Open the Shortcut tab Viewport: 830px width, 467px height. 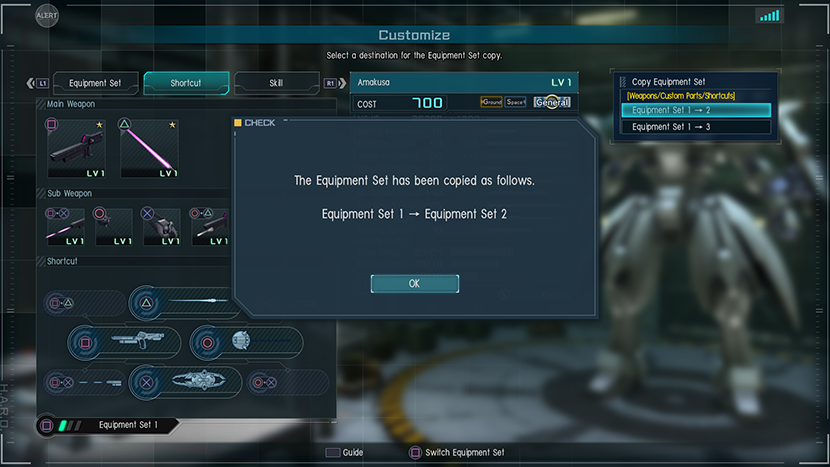[186, 83]
